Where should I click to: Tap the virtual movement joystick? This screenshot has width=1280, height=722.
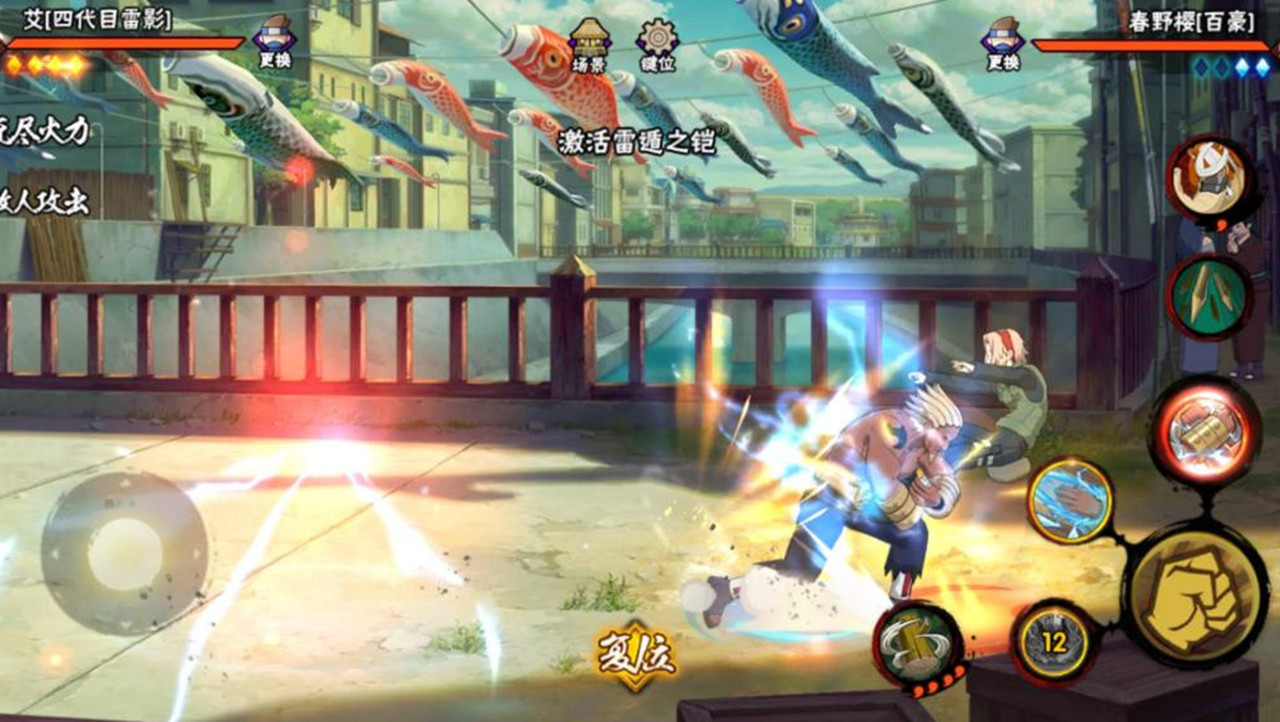click(125, 553)
